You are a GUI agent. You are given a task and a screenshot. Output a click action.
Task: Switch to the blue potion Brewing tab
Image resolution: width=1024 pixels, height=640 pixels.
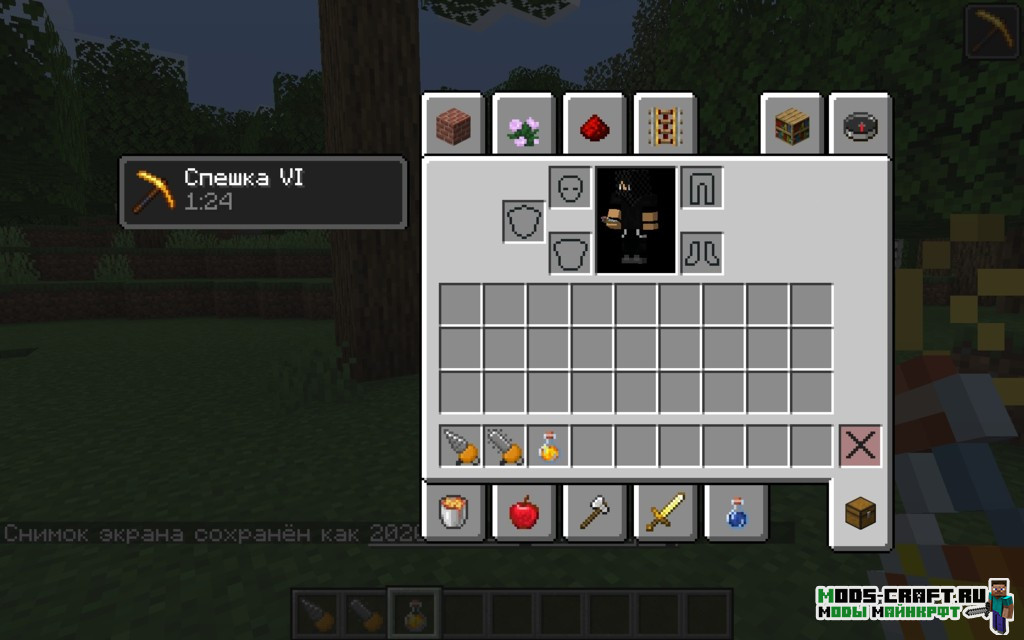[735, 513]
